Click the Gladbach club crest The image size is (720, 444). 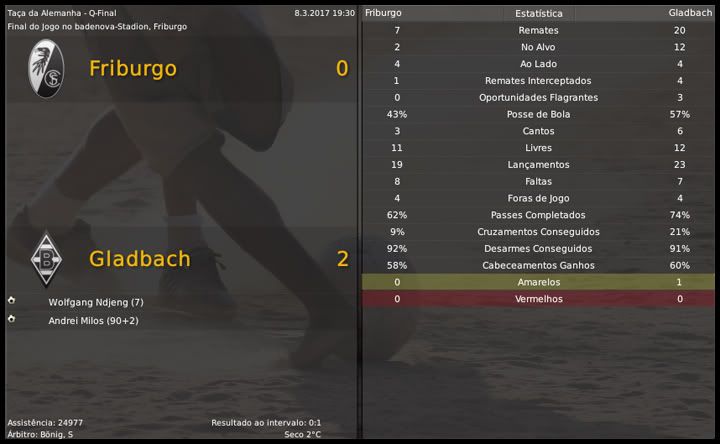(45, 259)
